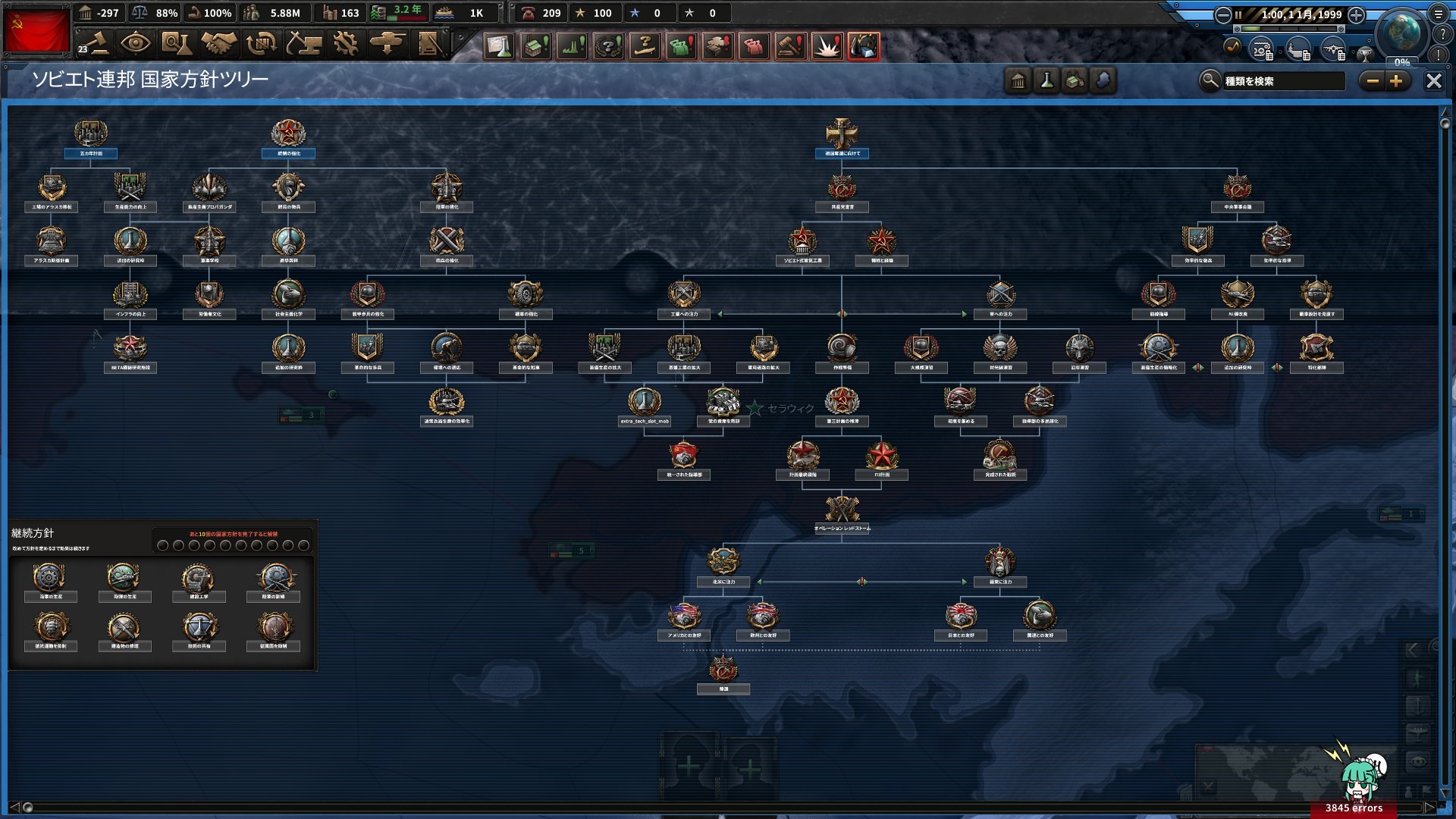Select the highlighted focus alert tab

pos(862,45)
